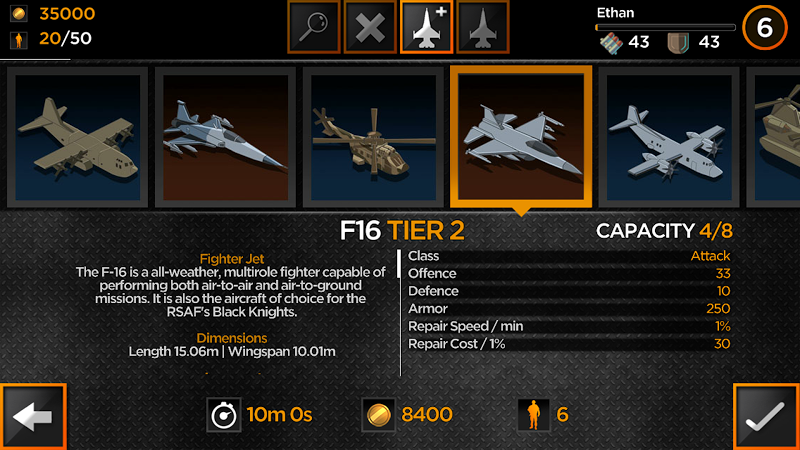Go back with the arrow button
Screen dimensions: 800x450
(34, 416)
